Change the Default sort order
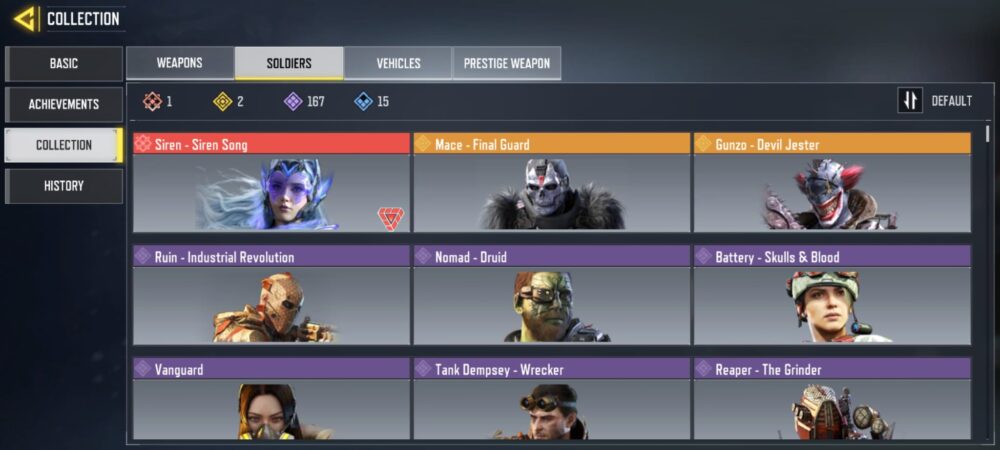Screen dimensions: 1000x450 [x=936, y=101]
